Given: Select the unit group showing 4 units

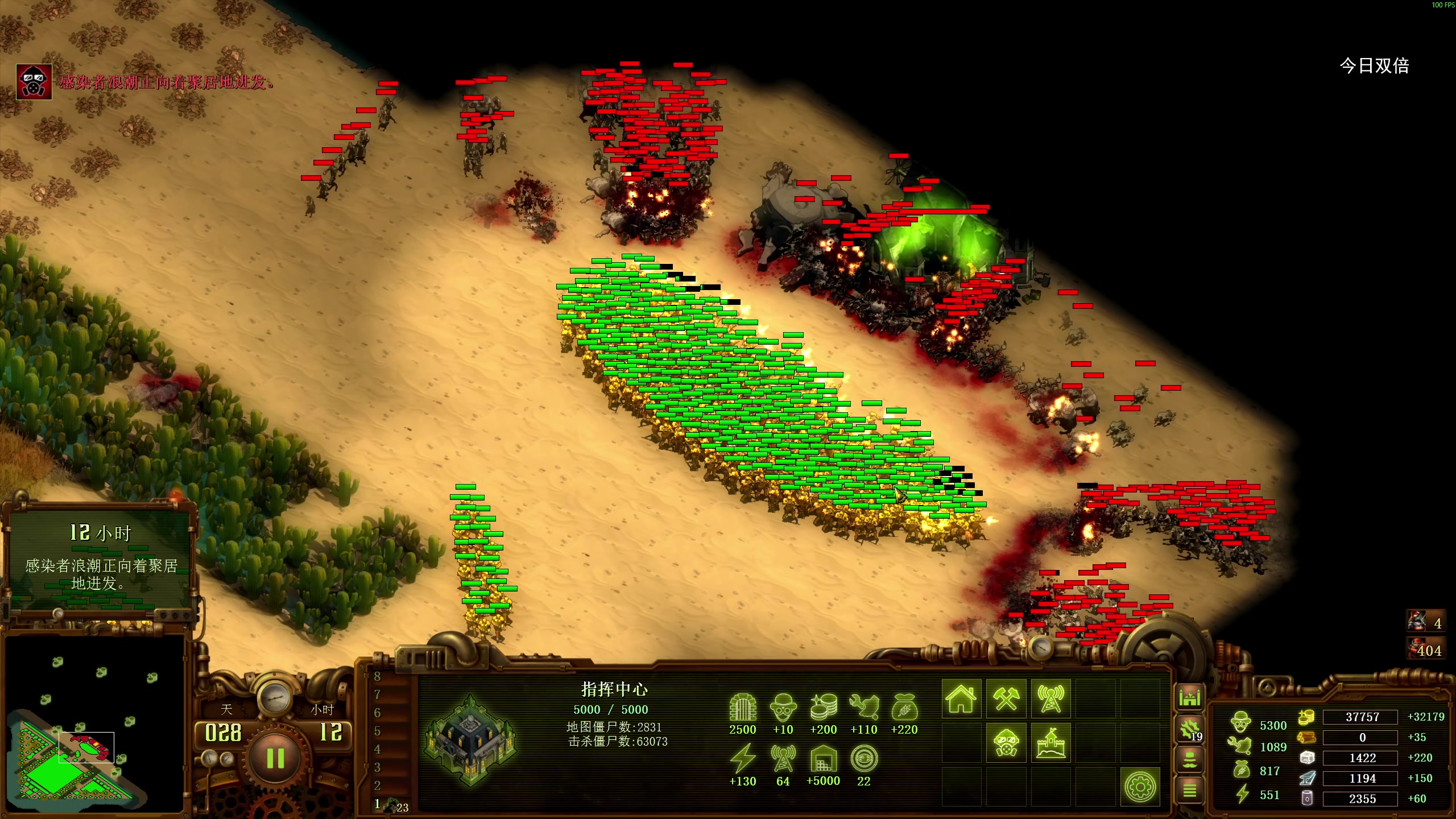Looking at the screenshot, I should coord(1426,622).
